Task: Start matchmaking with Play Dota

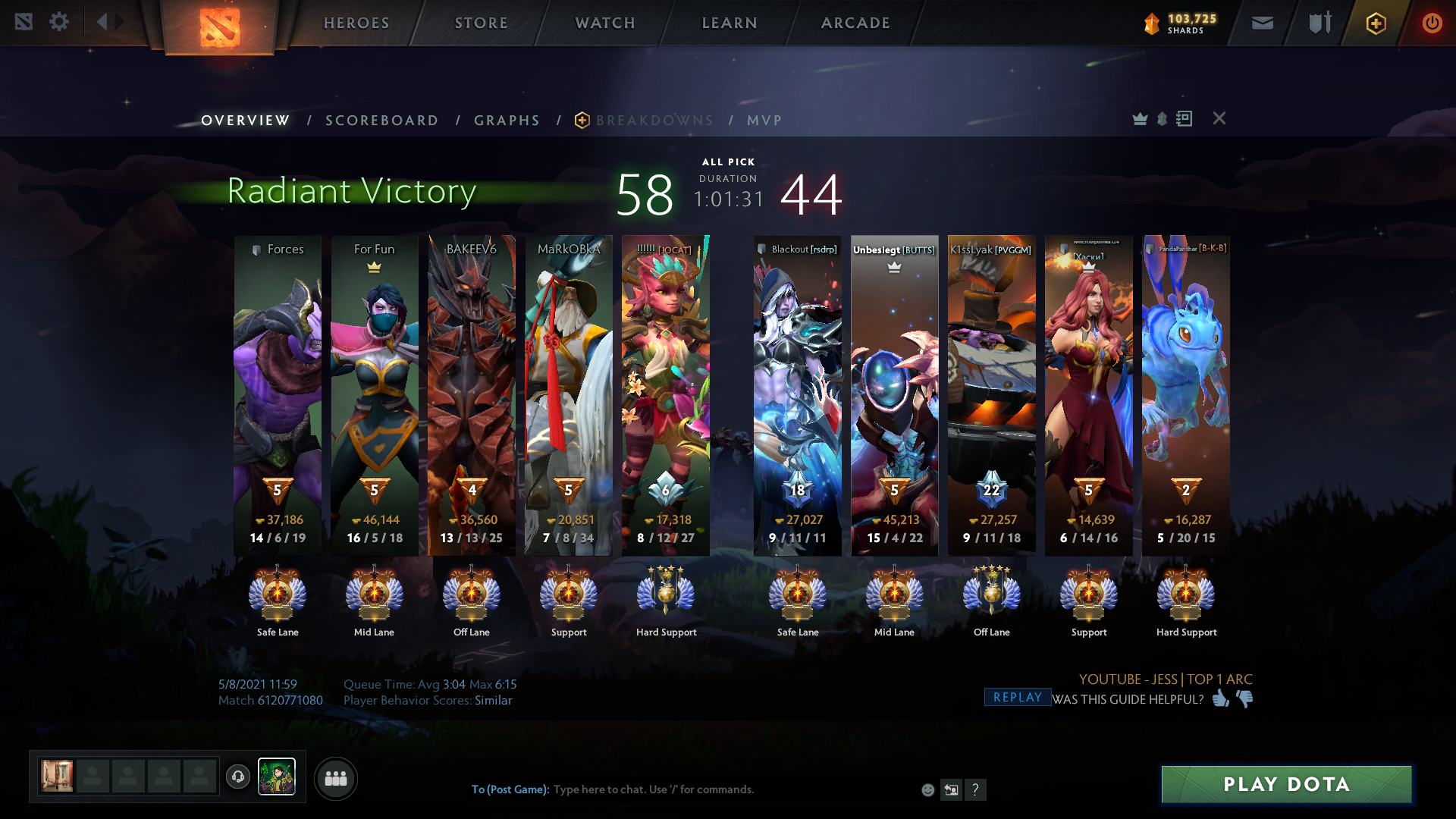Action: tap(1286, 784)
